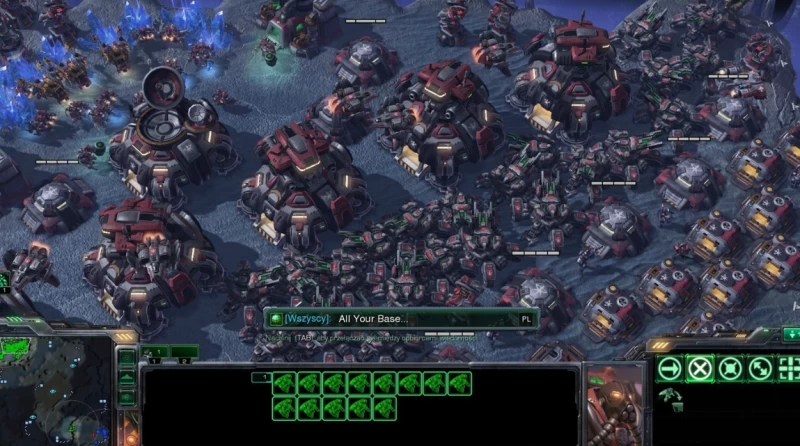Select the empty control group 2 tab

tap(185, 352)
